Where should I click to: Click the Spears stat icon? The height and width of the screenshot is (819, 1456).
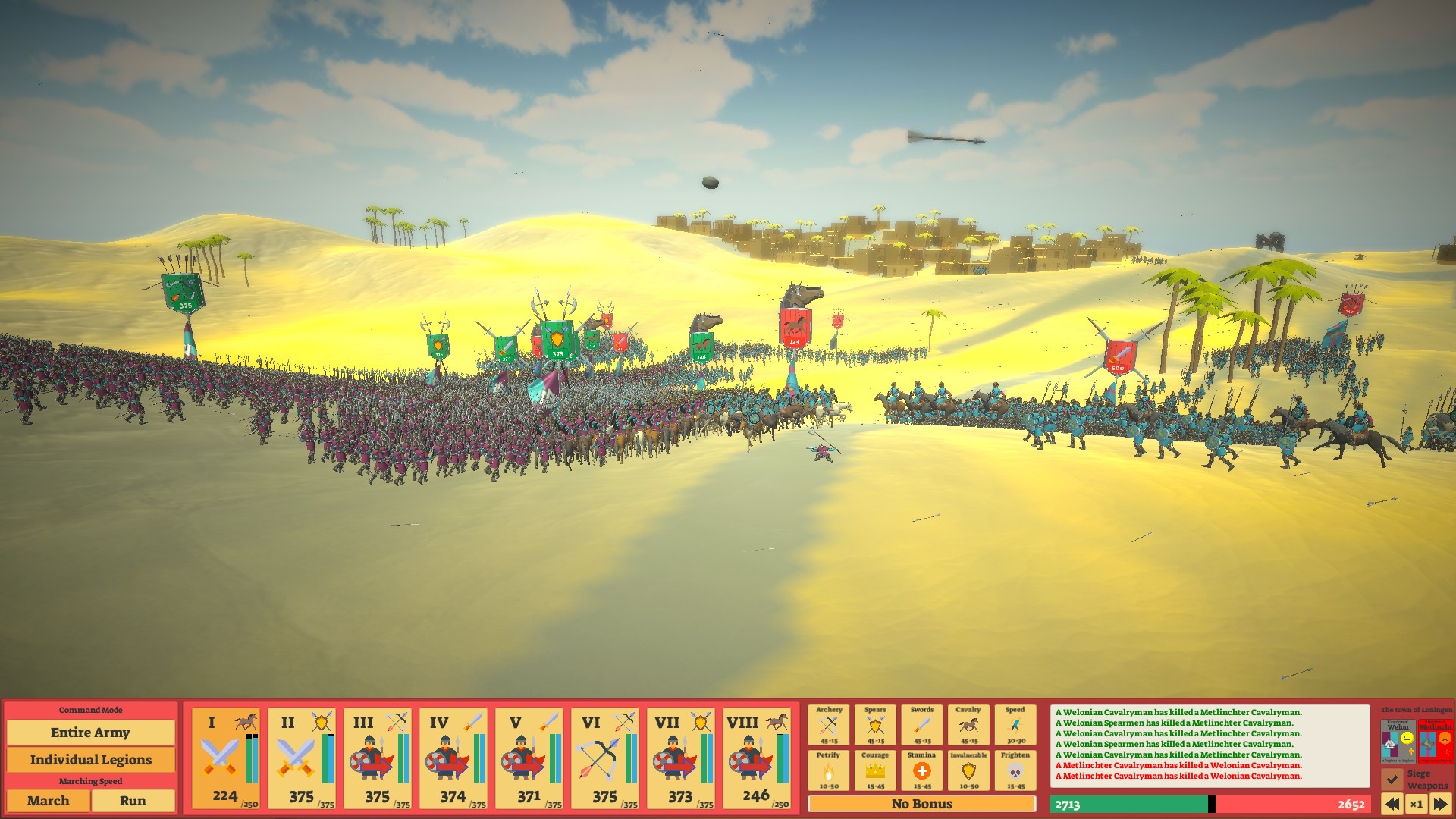coord(876,724)
